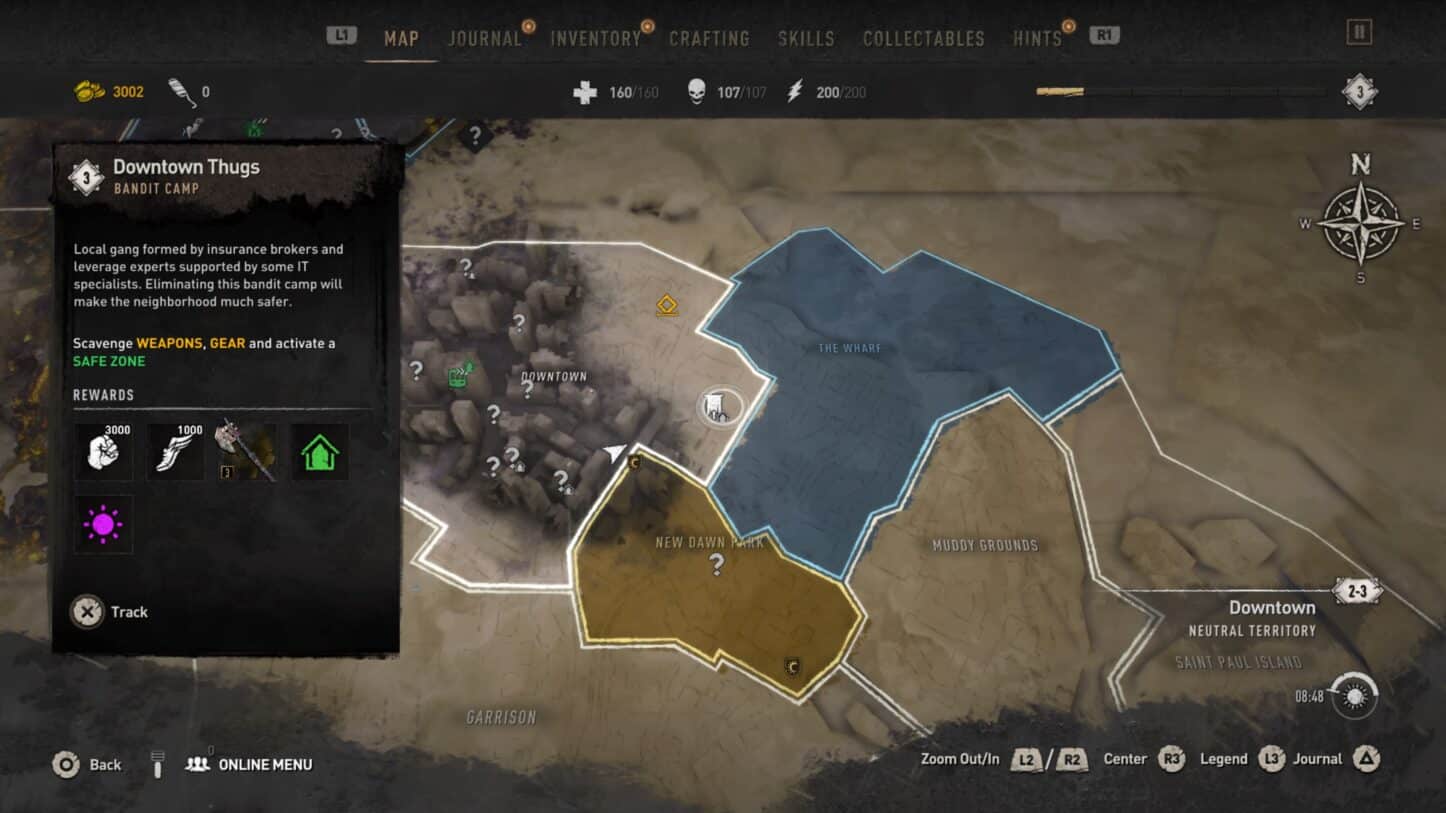This screenshot has width=1446, height=813.
Task: Click the compass rose on the map
Action: 1360,223
